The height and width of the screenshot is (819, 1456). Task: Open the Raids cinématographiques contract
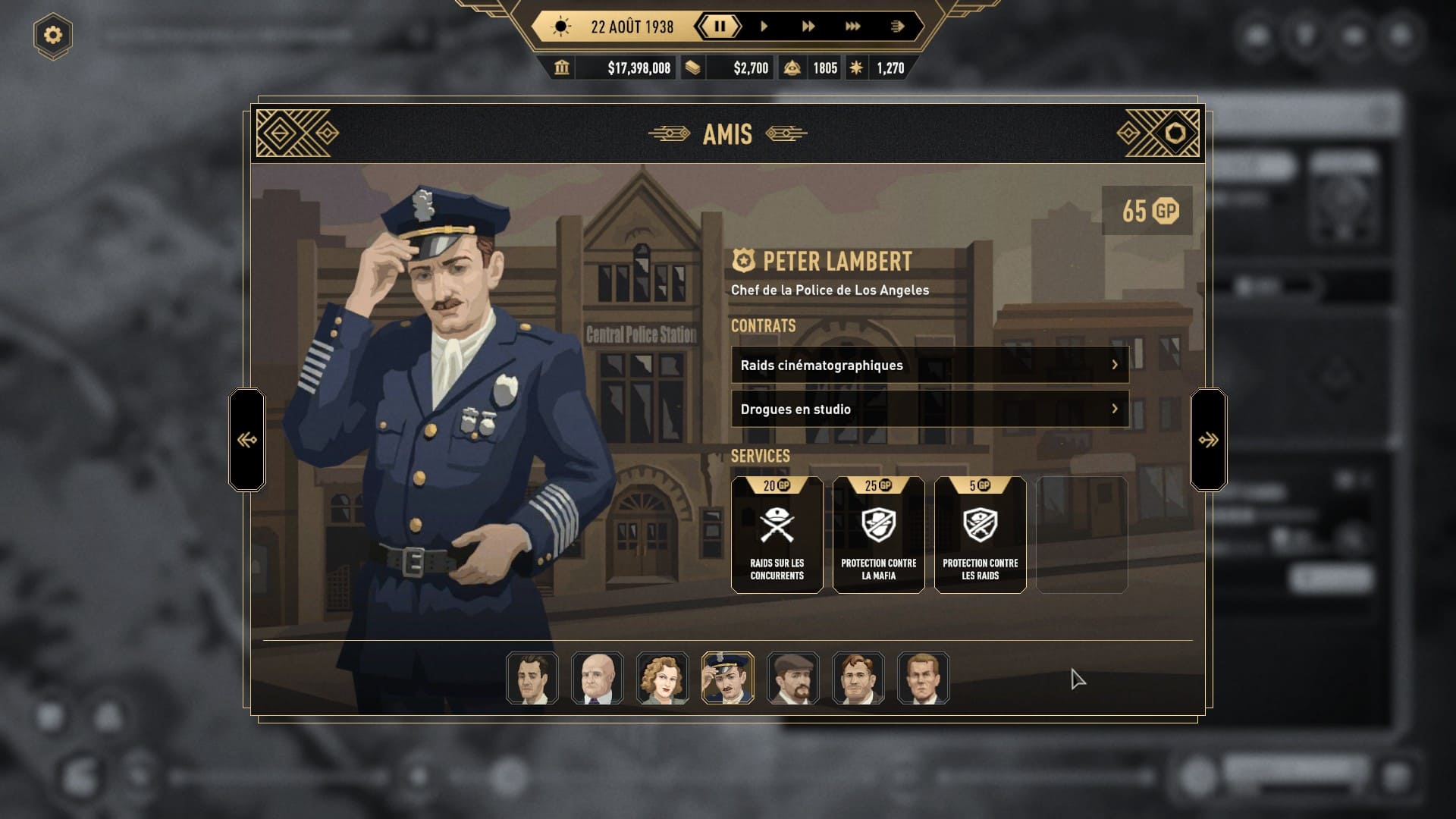pos(929,365)
